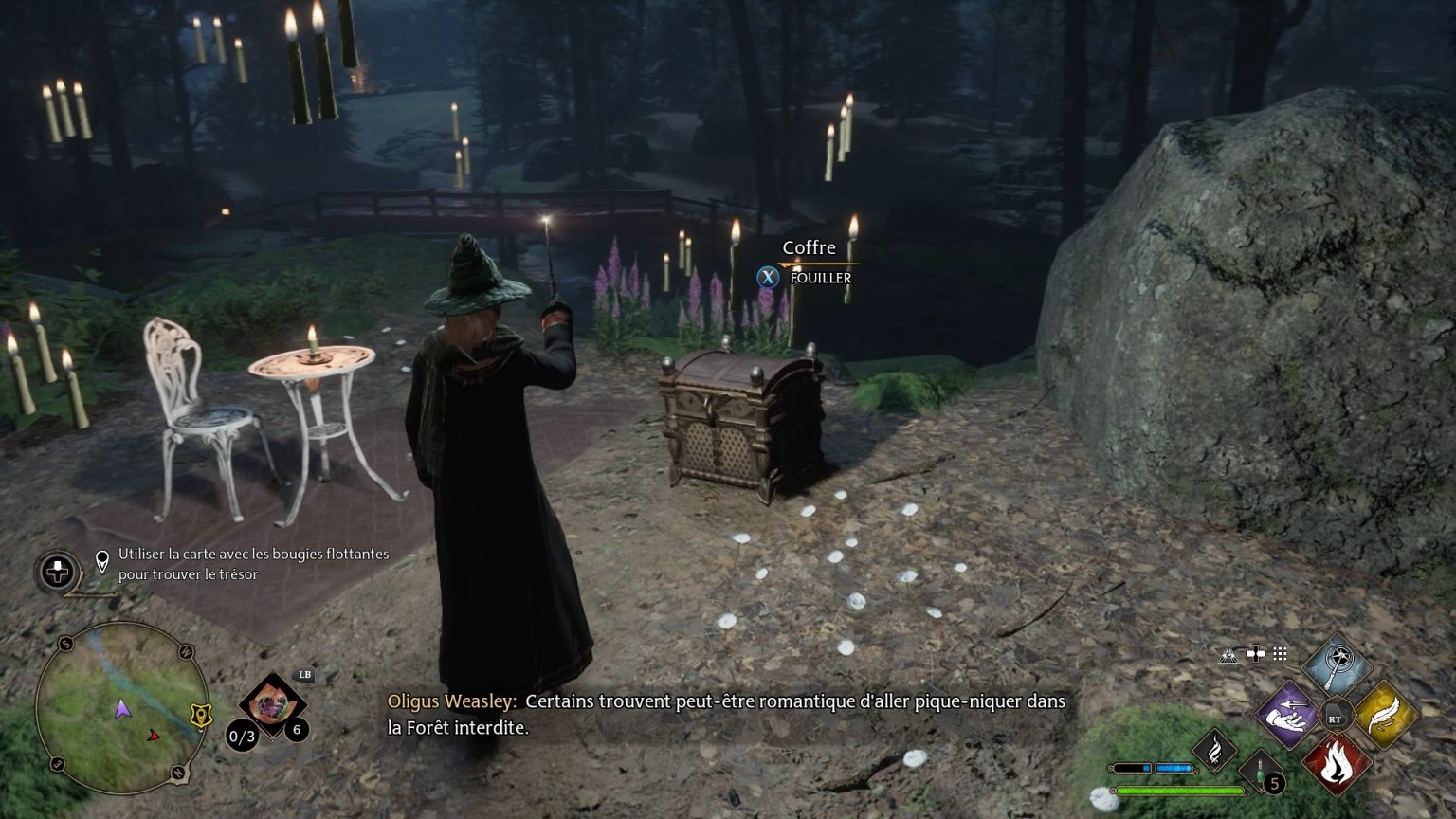Click the black ancient magic flame icon
1456x819 pixels.
pyautogui.click(x=1216, y=751)
